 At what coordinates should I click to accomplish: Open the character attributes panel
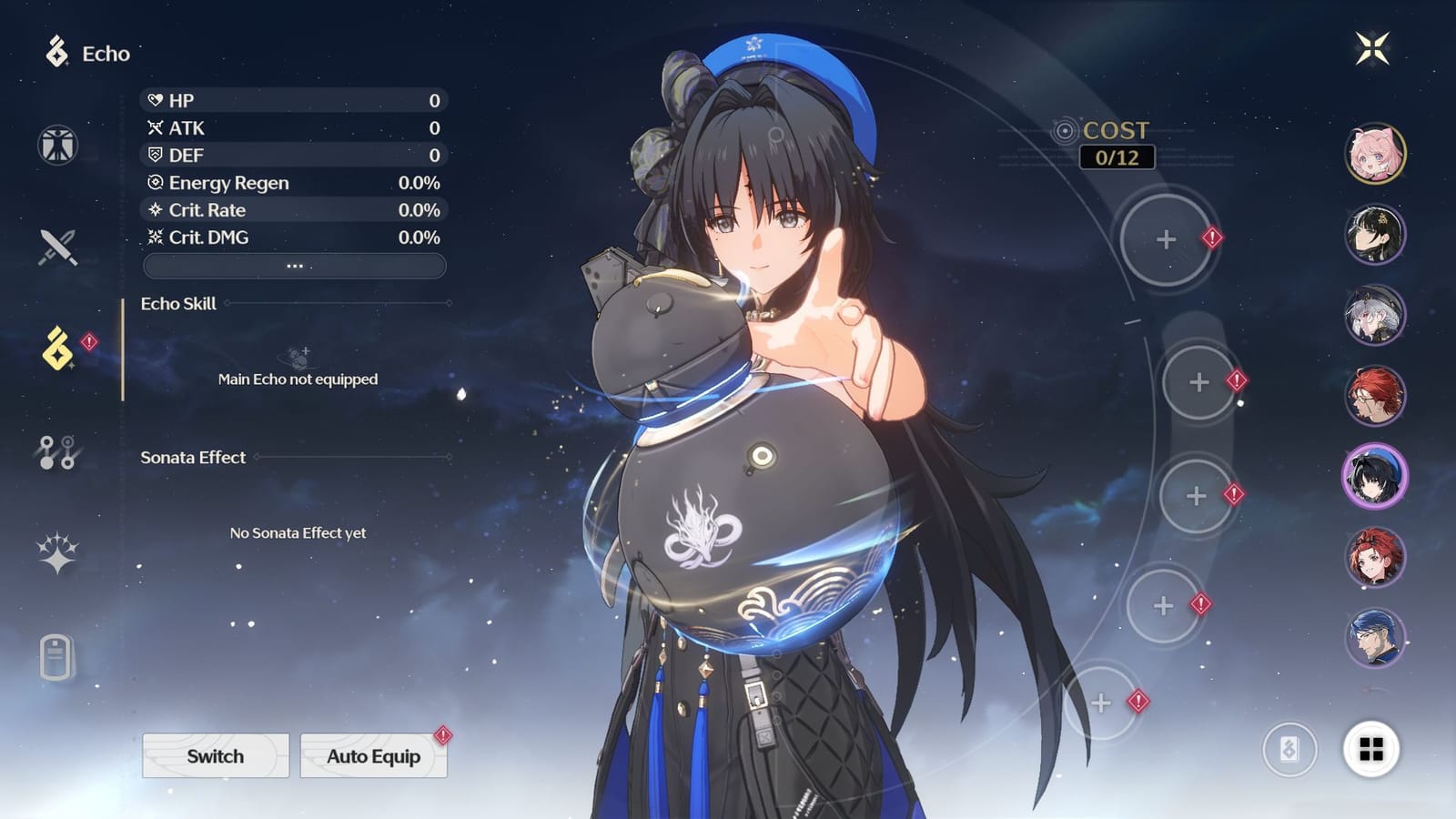56,147
